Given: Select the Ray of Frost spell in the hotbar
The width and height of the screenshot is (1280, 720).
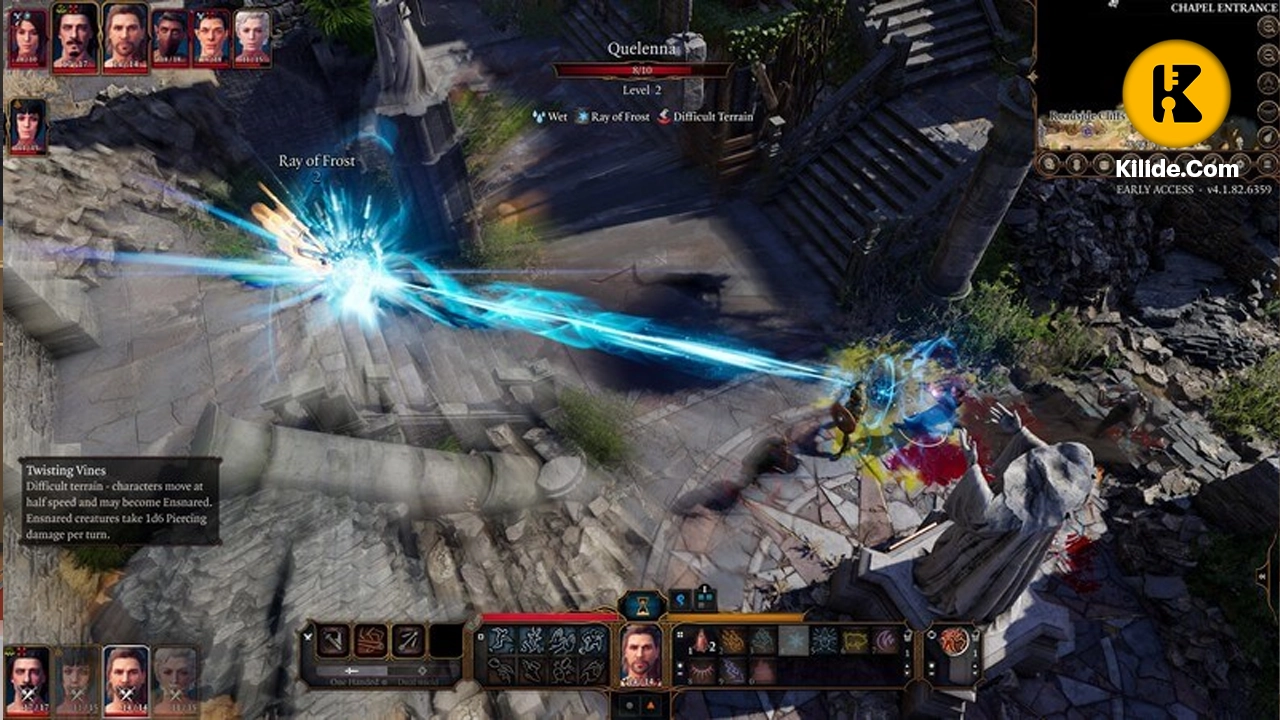Looking at the screenshot, I should [793, 638].
